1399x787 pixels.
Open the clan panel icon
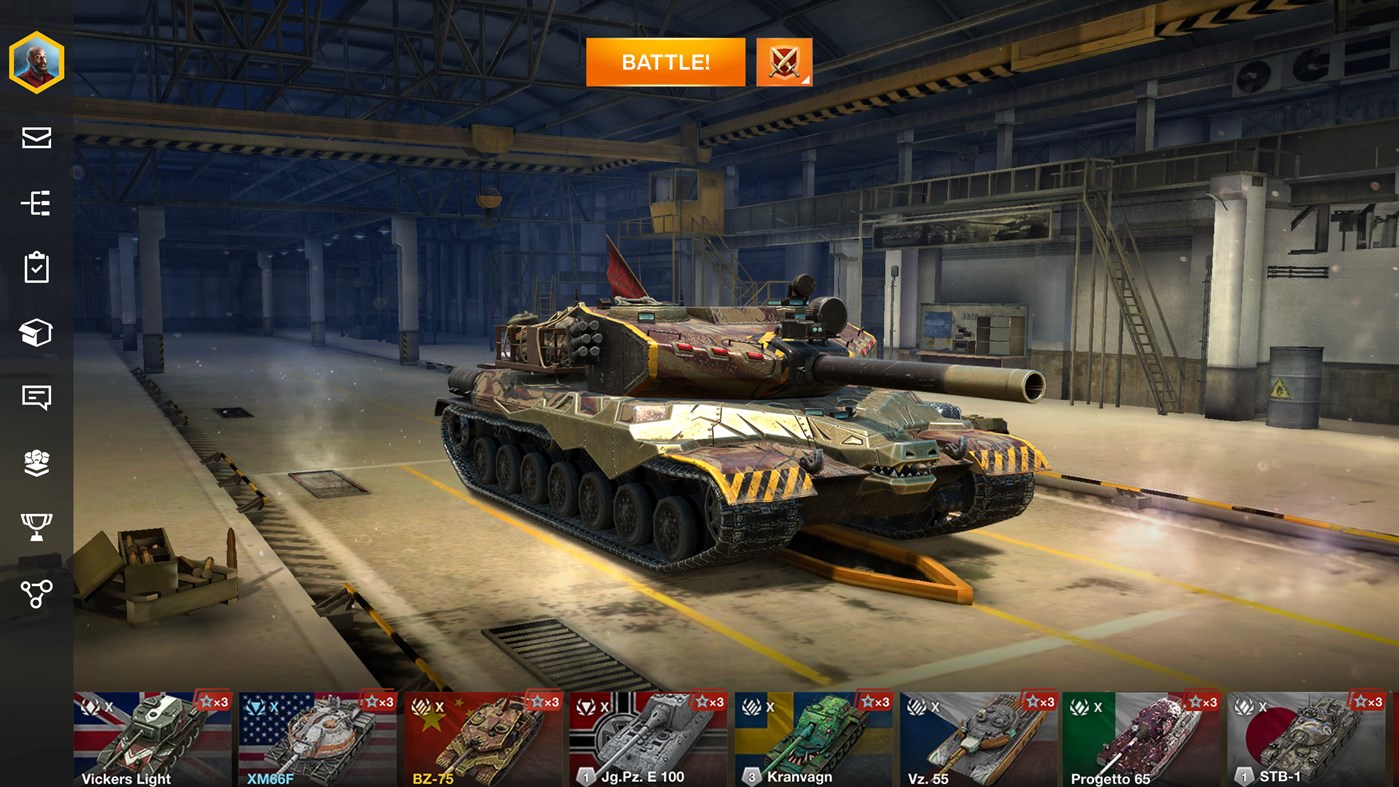(x=36, y=462)
